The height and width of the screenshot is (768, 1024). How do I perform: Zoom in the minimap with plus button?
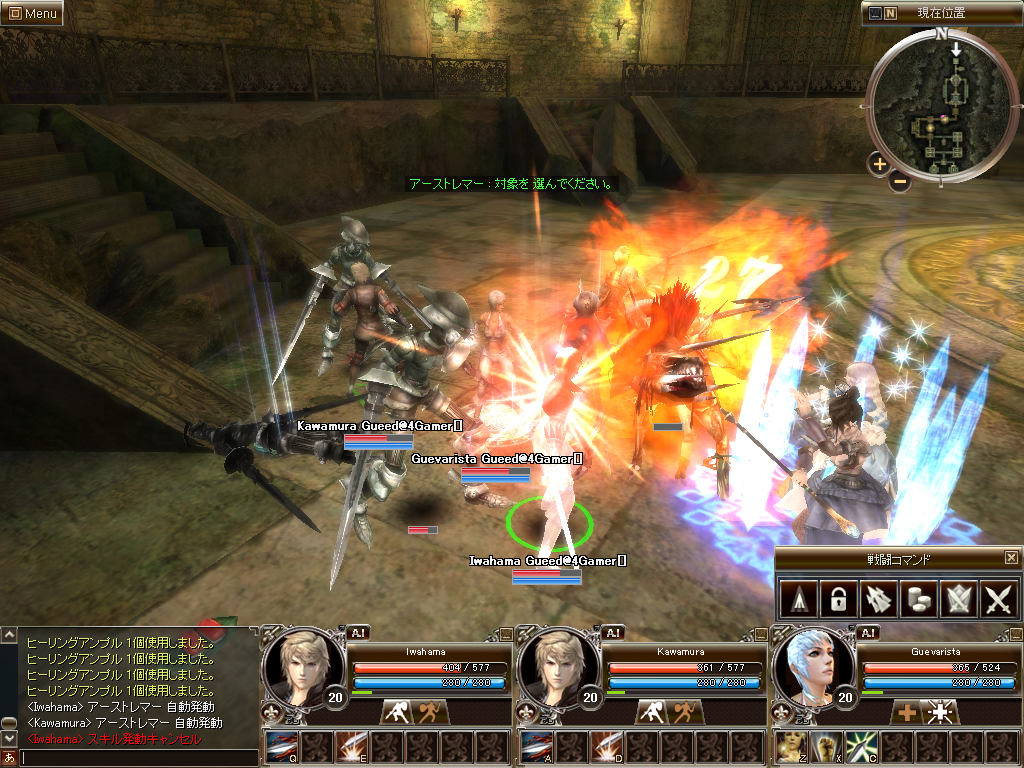879,164
